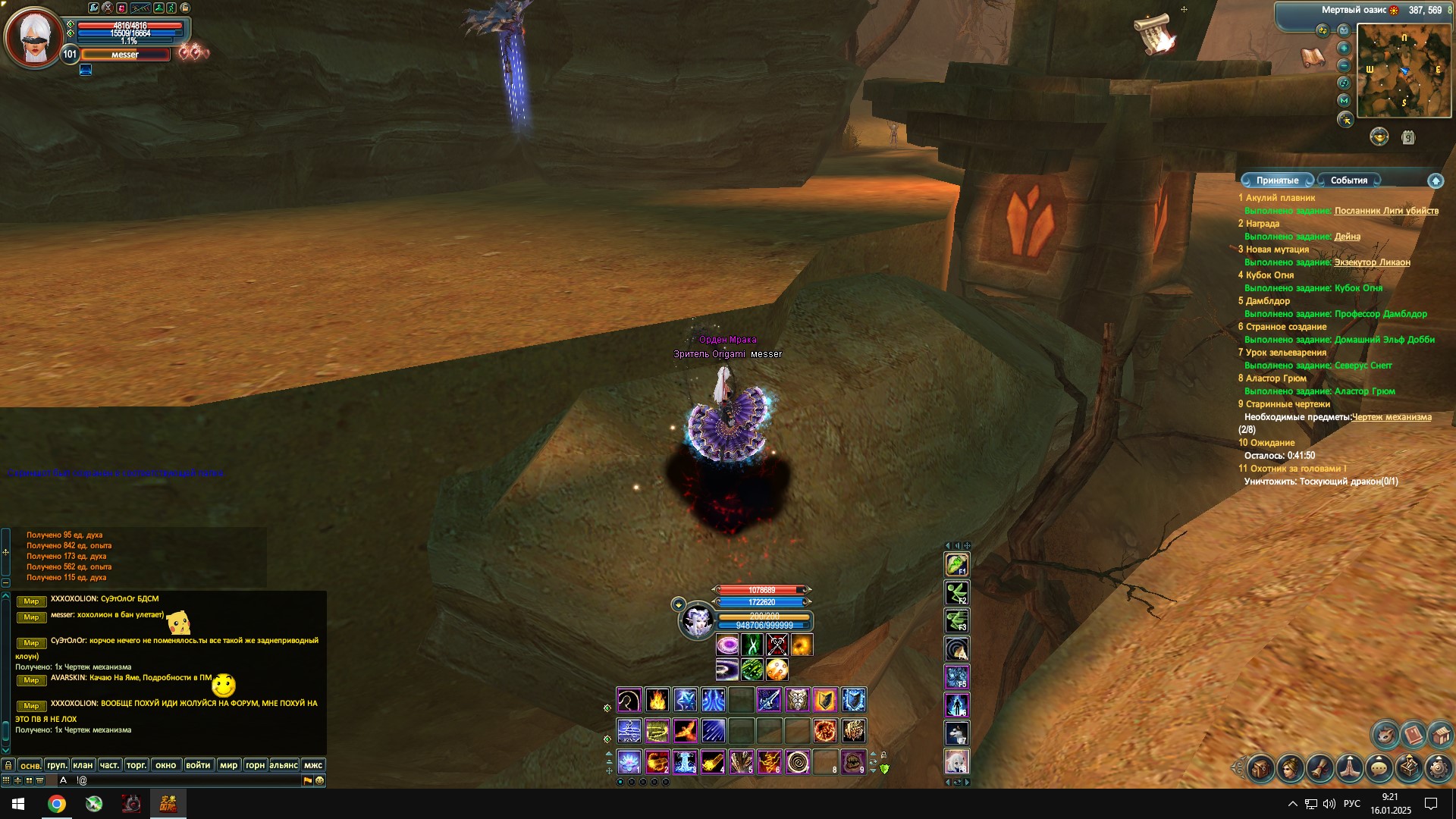Switch to the События quest tab

(x=1348, y=180)
